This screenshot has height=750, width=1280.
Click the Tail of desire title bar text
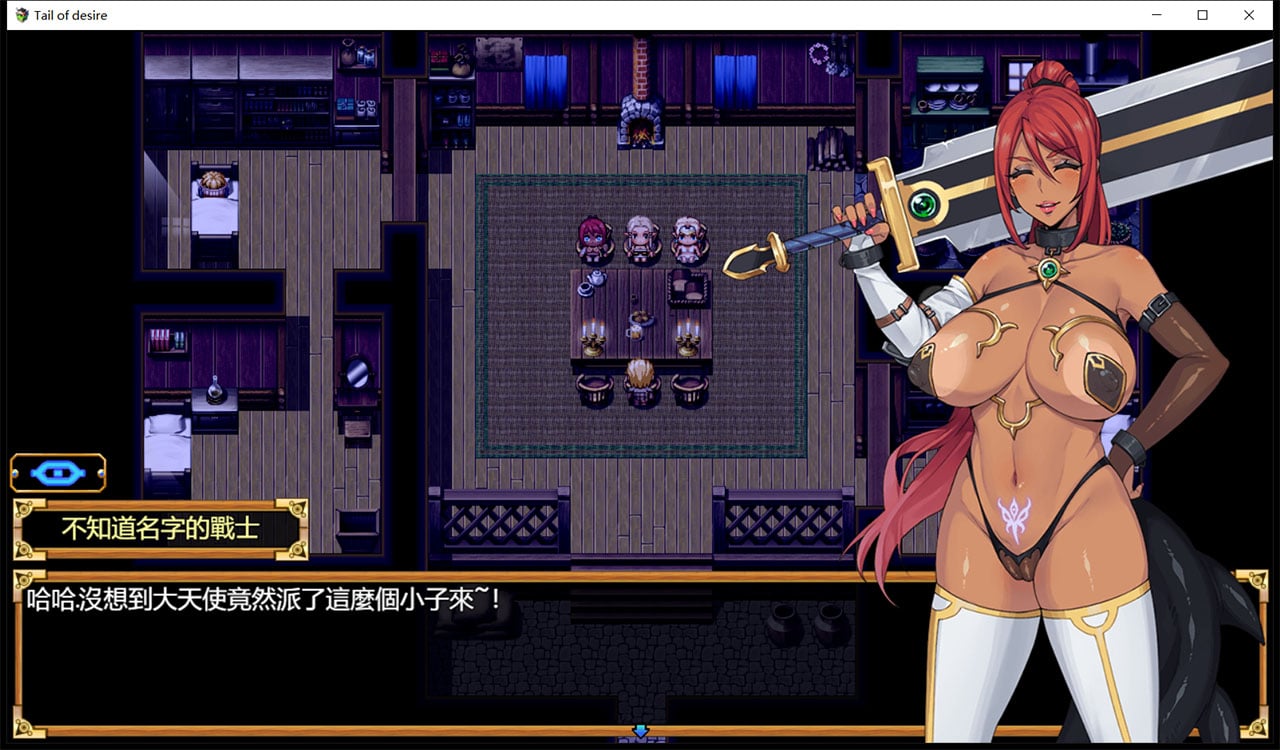(70, 15)
